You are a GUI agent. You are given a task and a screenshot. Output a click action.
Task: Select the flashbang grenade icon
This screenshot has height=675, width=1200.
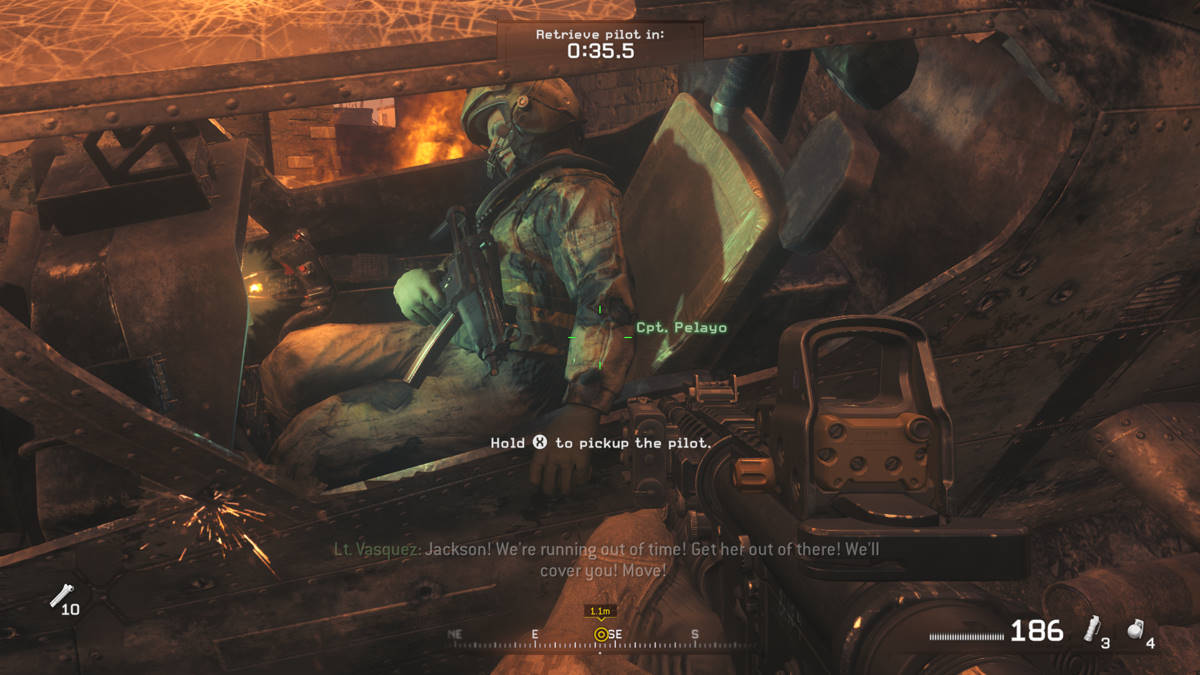coord(1092,629)
